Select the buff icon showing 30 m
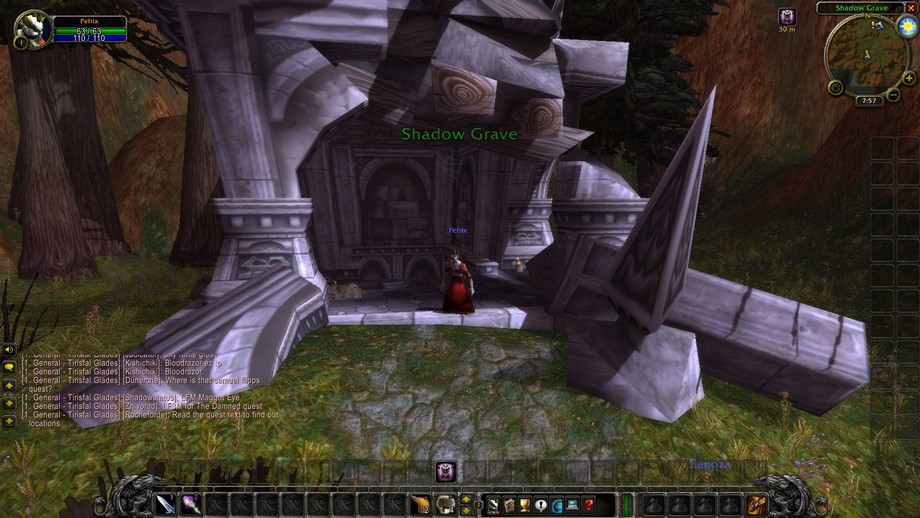The image size is (920, 518). 787,17
